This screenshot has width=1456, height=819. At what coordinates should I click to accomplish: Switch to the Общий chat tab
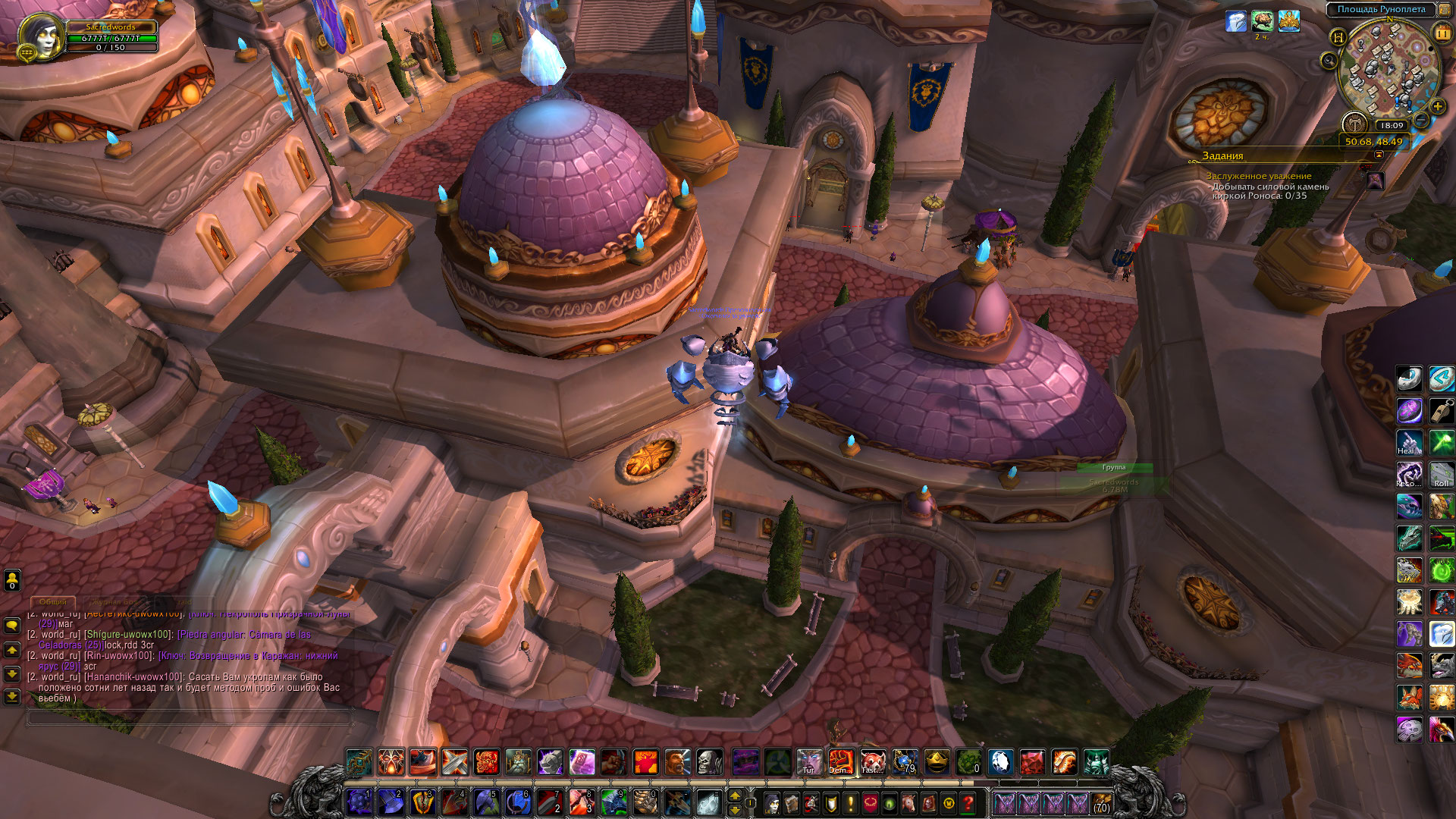tap(53, 601)
